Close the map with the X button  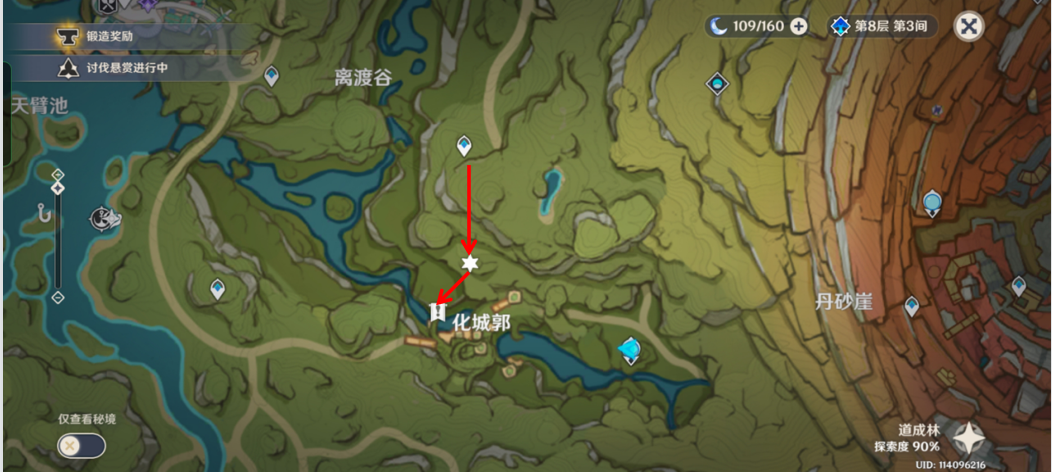(x=968, y=27)
